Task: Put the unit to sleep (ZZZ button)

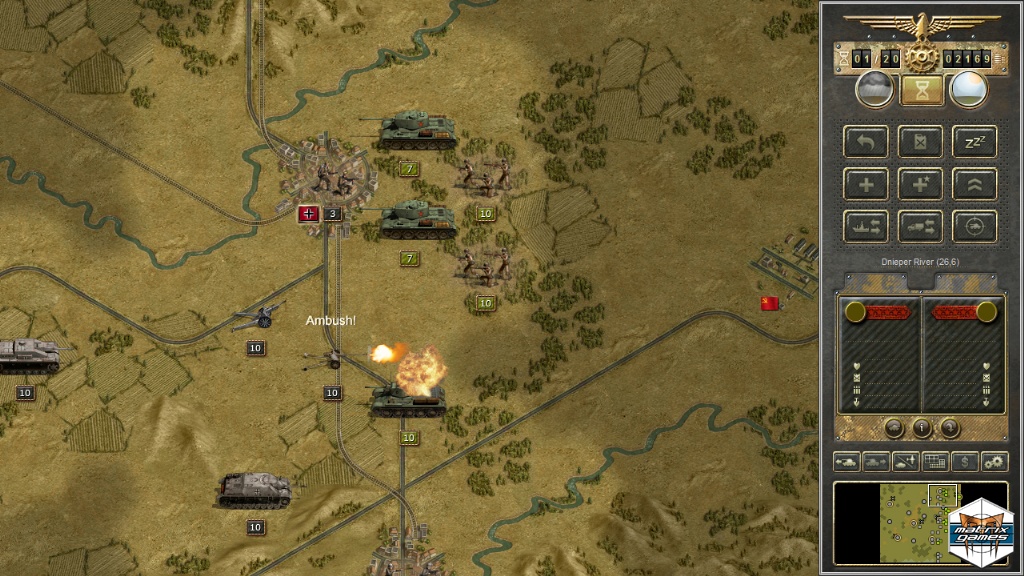Action: click(x=974, y=141)
